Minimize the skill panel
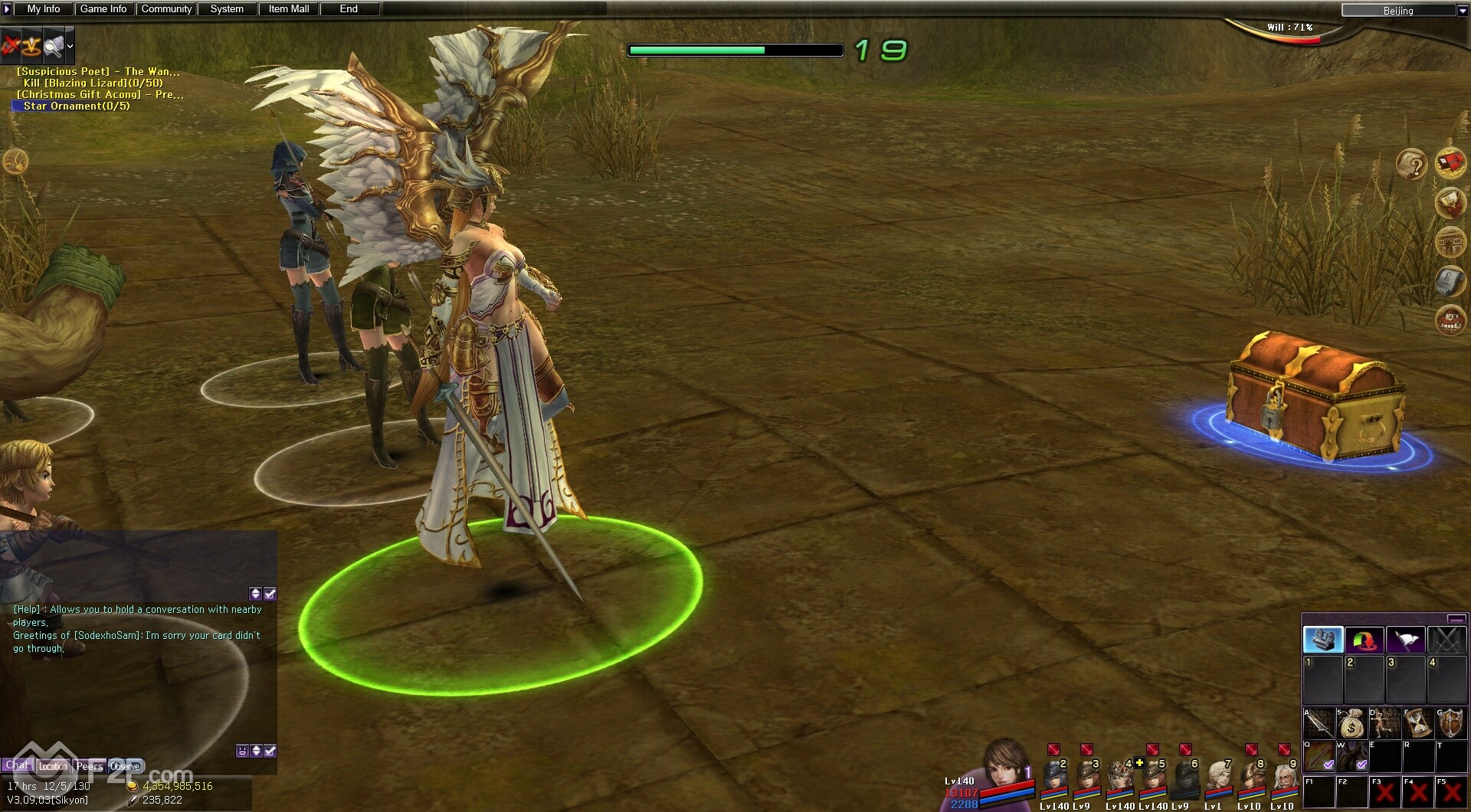This screenshot has height=812, width=1471. [1456, 619]
